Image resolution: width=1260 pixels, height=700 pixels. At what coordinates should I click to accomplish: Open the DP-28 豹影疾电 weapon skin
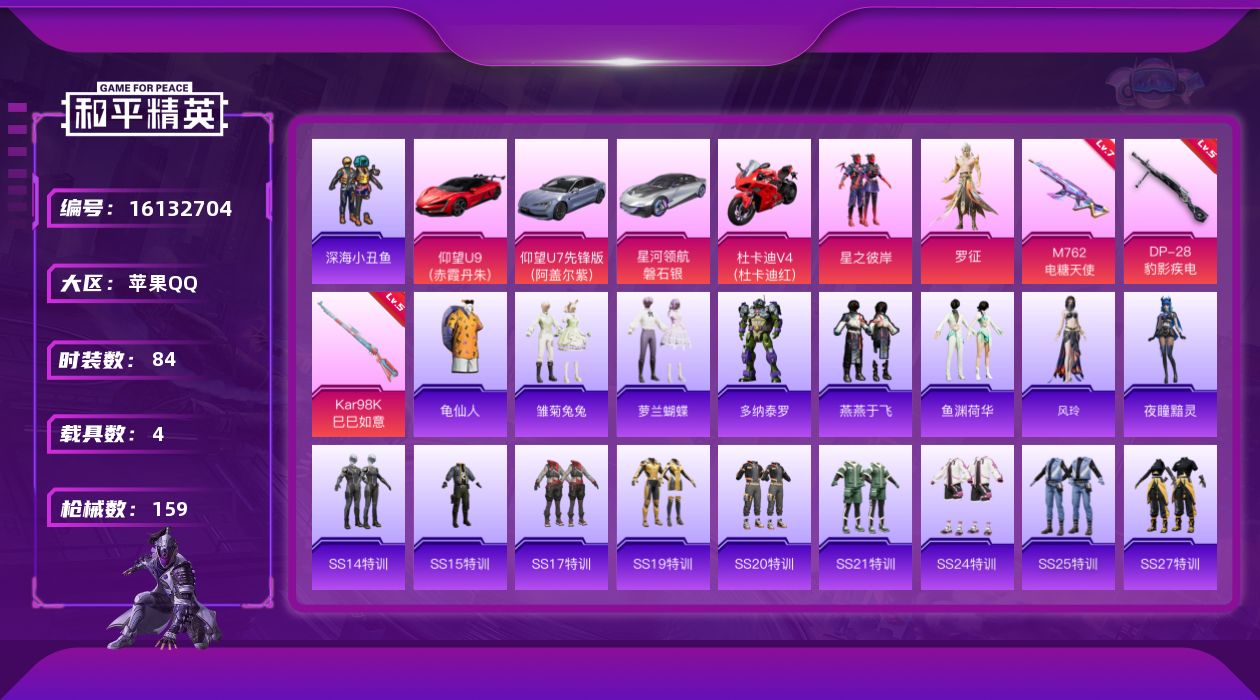point(1170,210)
